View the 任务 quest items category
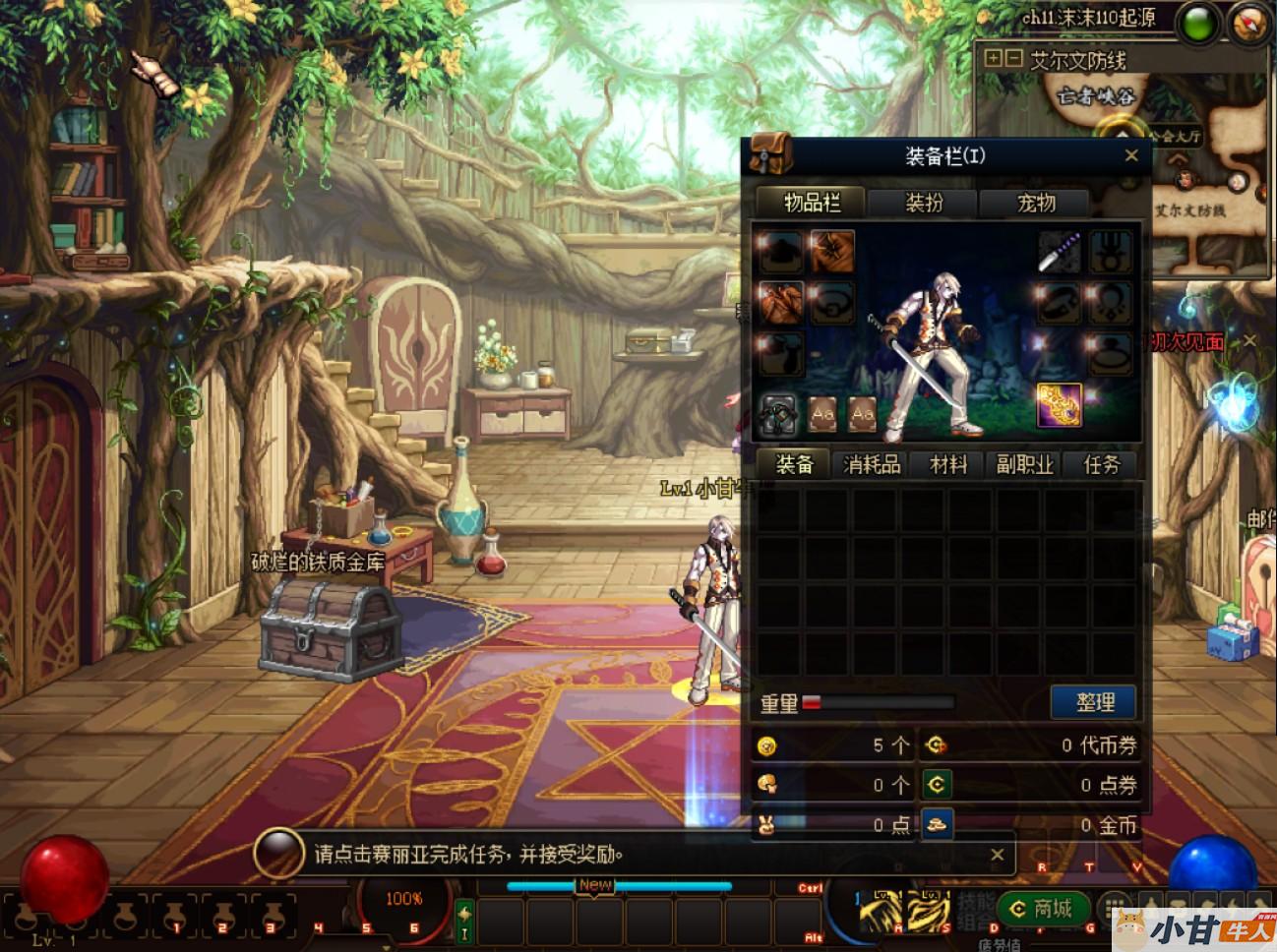The height and width of the screenshot is (952, 1277). coord(1102,464)
